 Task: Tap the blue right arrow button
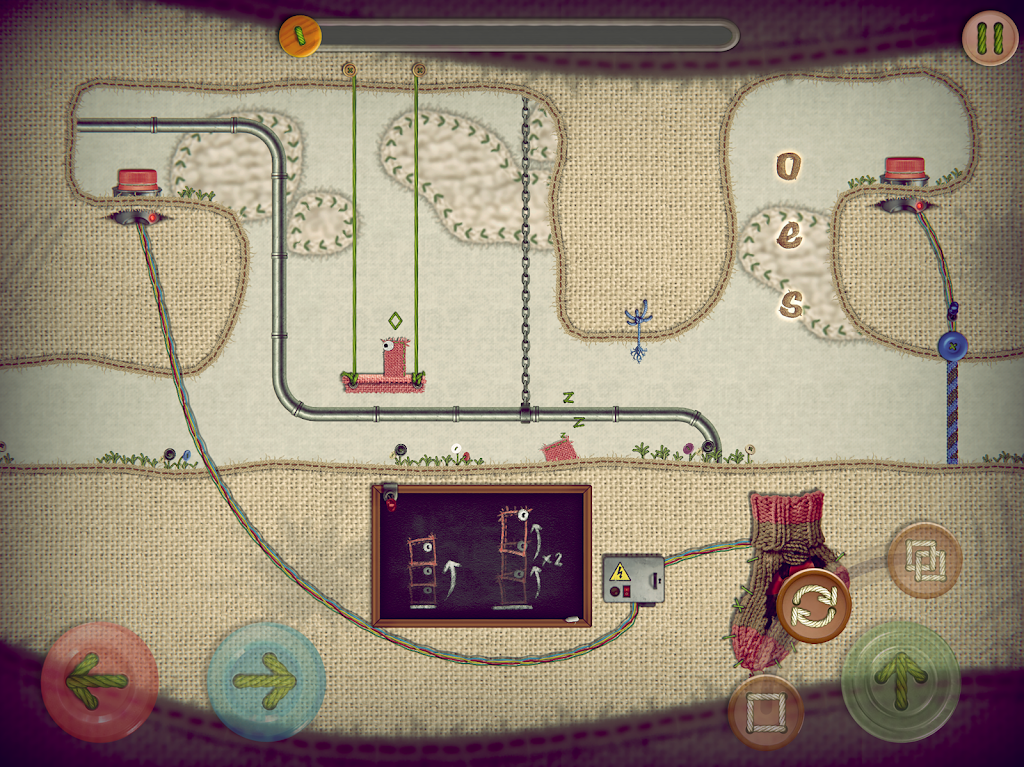click(x=266, y=681)
